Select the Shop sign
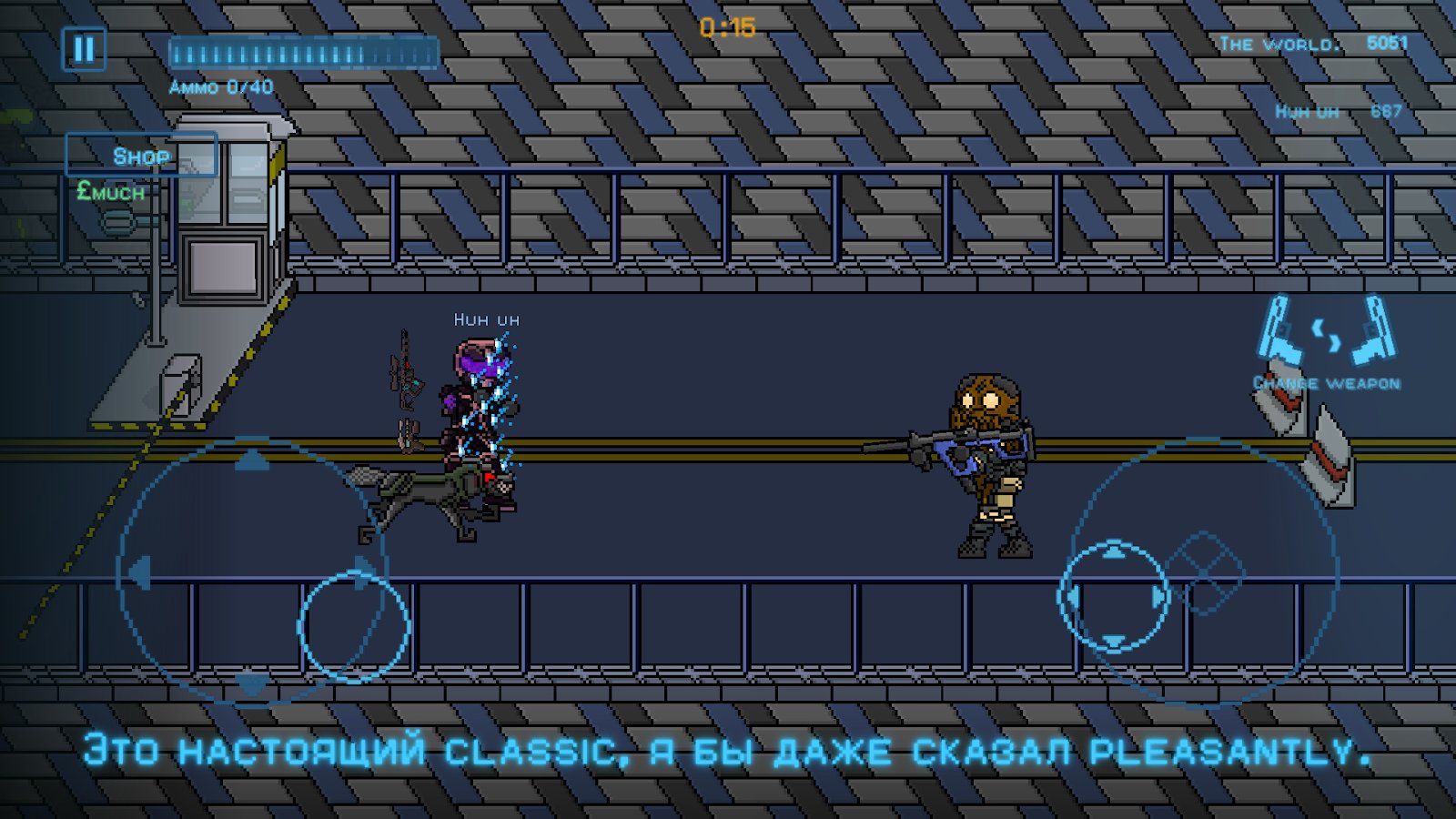 [139, 155]
